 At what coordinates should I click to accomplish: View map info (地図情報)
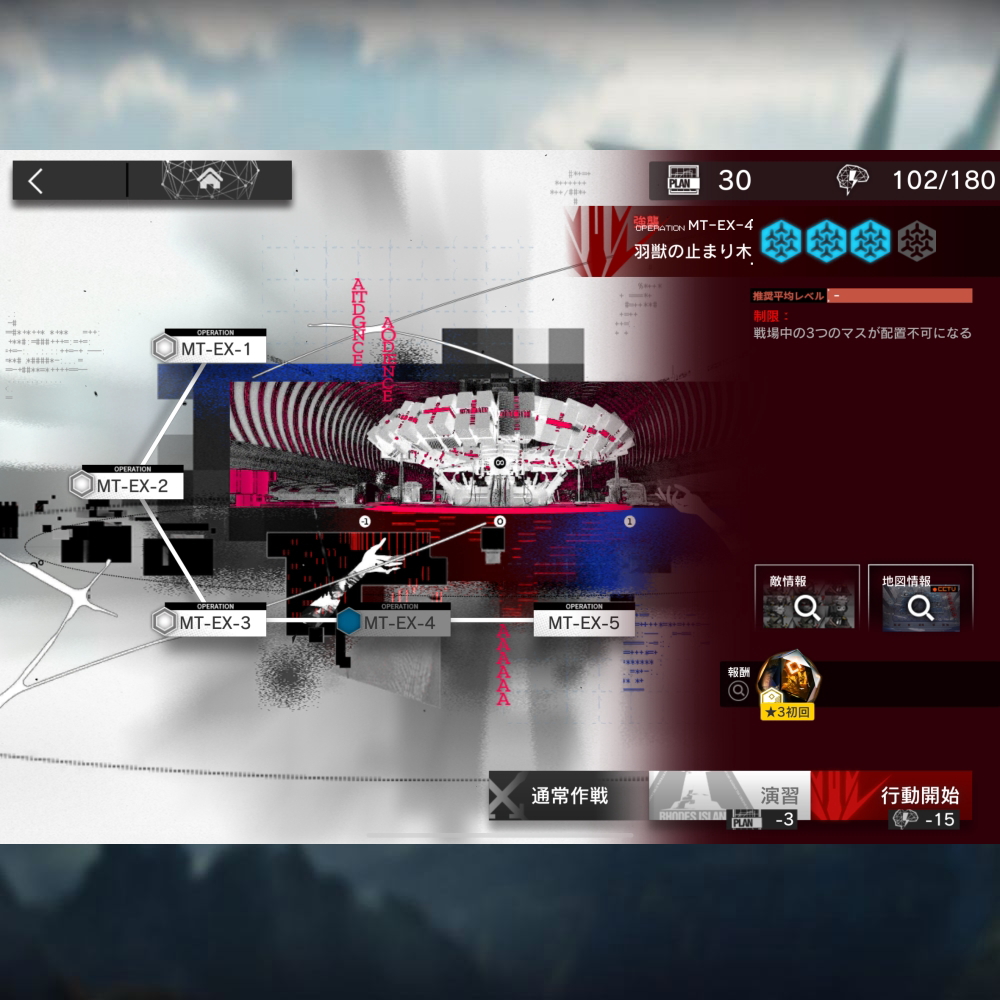[927, 600]
